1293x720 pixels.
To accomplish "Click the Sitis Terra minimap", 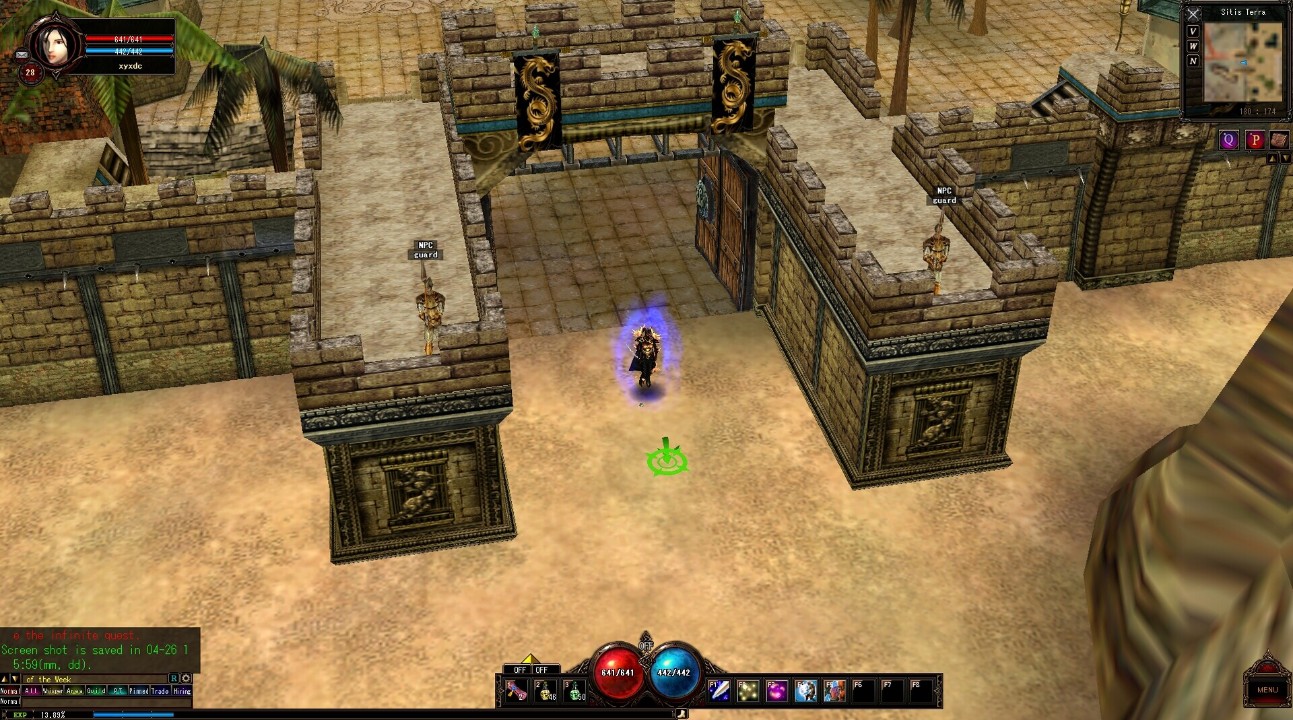I will coord(1243,62).
